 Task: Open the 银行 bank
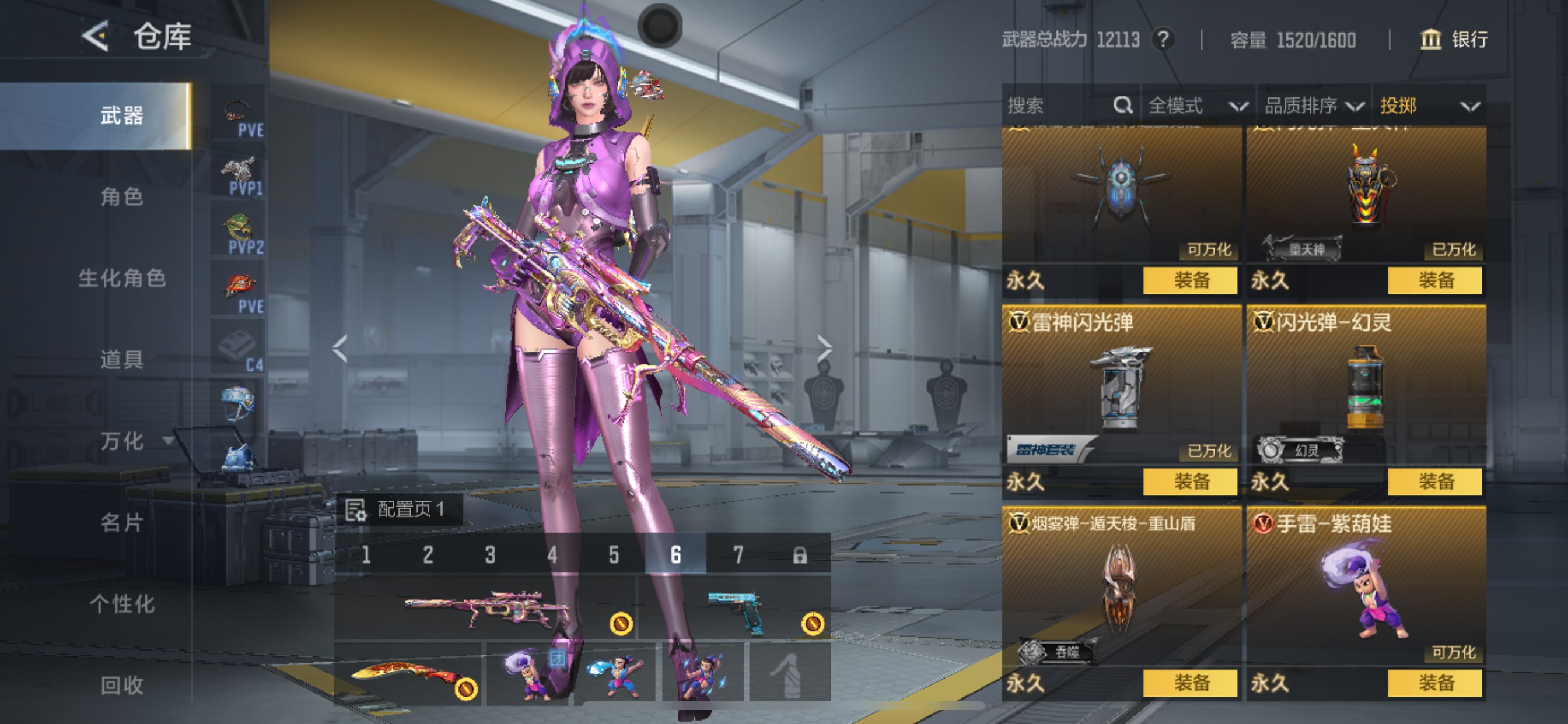click(1454, 40)
